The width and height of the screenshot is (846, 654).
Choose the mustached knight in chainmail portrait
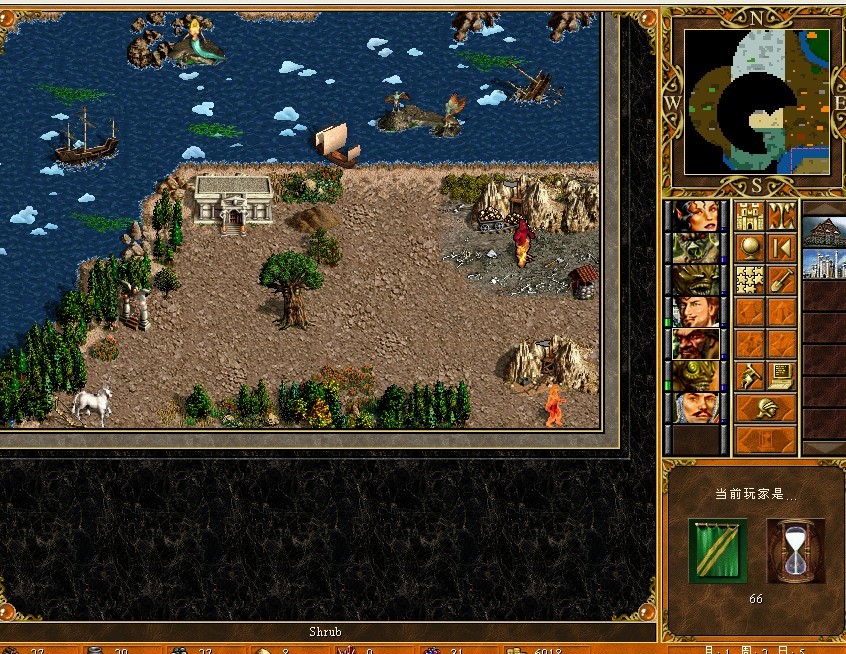pyautogui.click(x=696, y=407)
